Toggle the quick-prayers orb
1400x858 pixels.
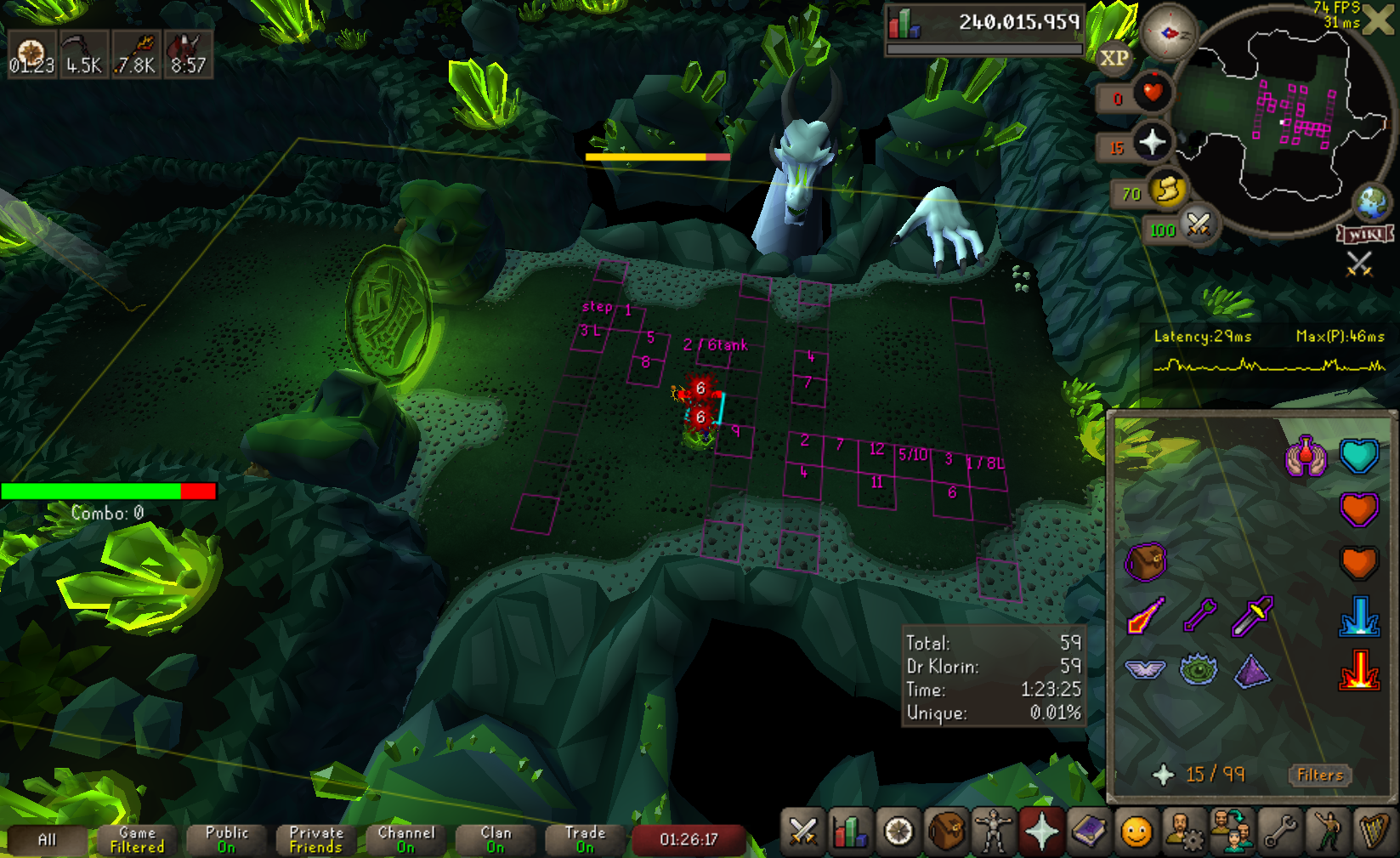(x=1152, y=142)
